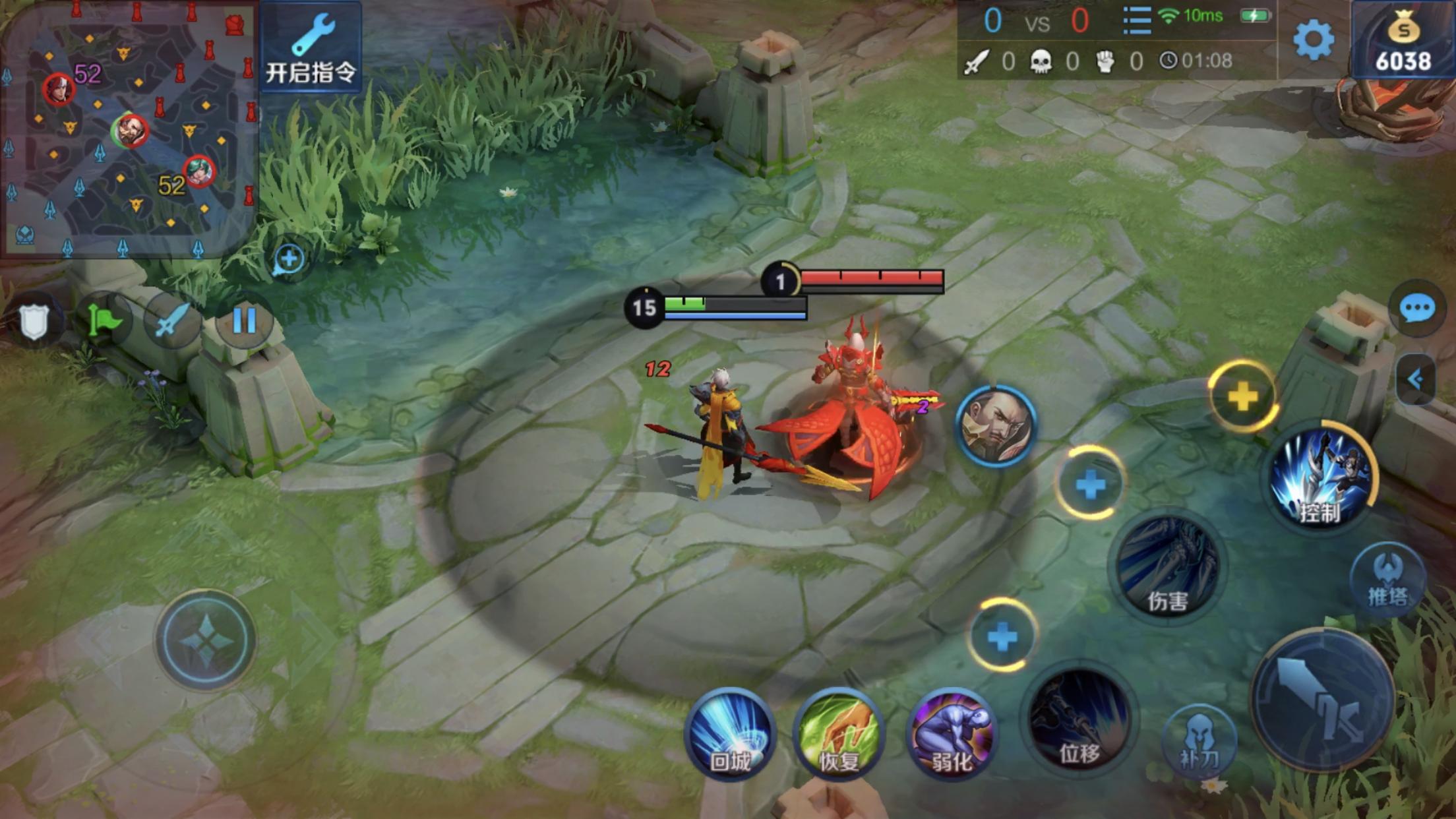Open the chat speech bubble
The width and height of the screenshot is (1456, 819).
1416,309
